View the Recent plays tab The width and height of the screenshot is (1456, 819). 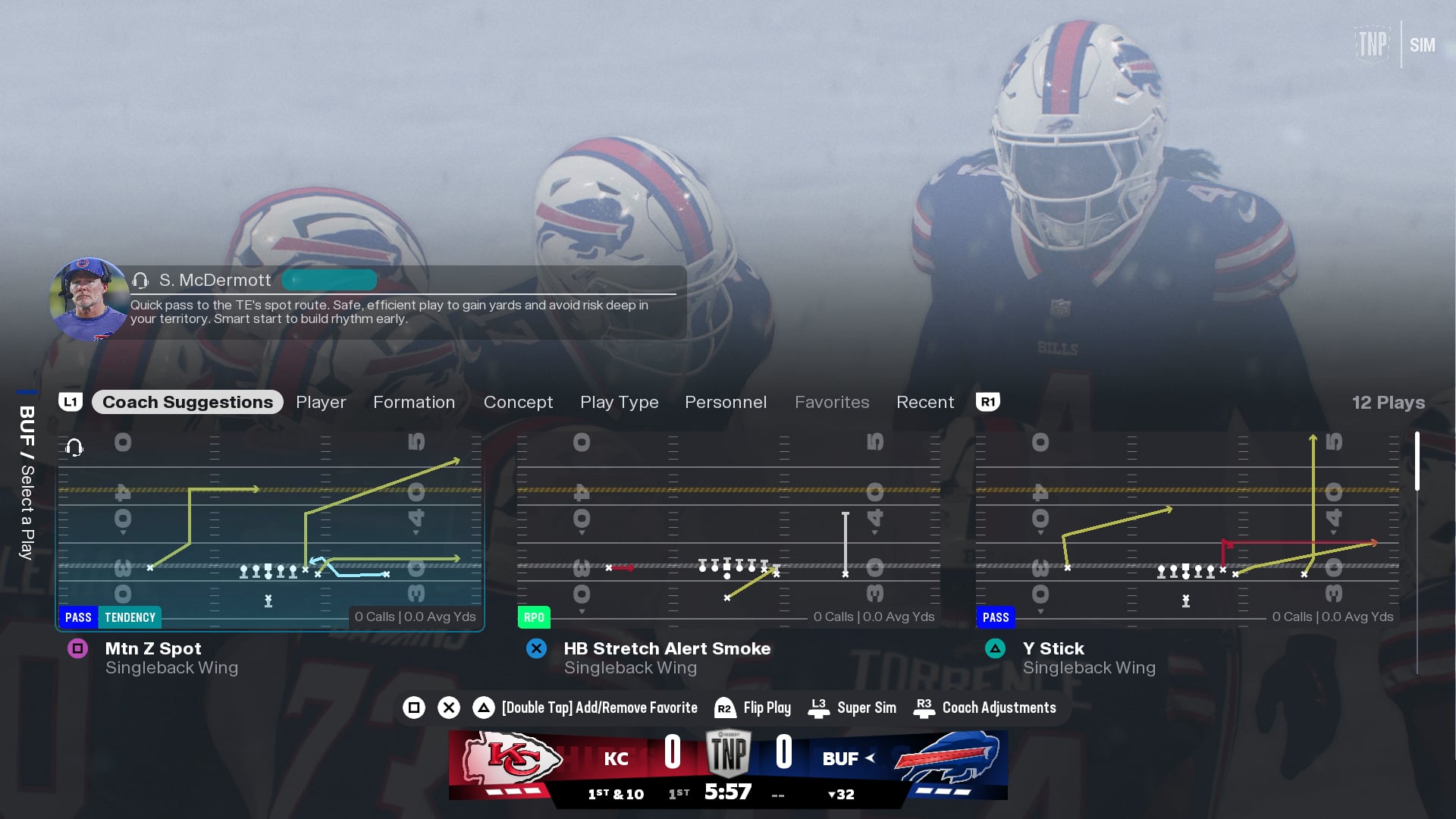pos(925,402)
